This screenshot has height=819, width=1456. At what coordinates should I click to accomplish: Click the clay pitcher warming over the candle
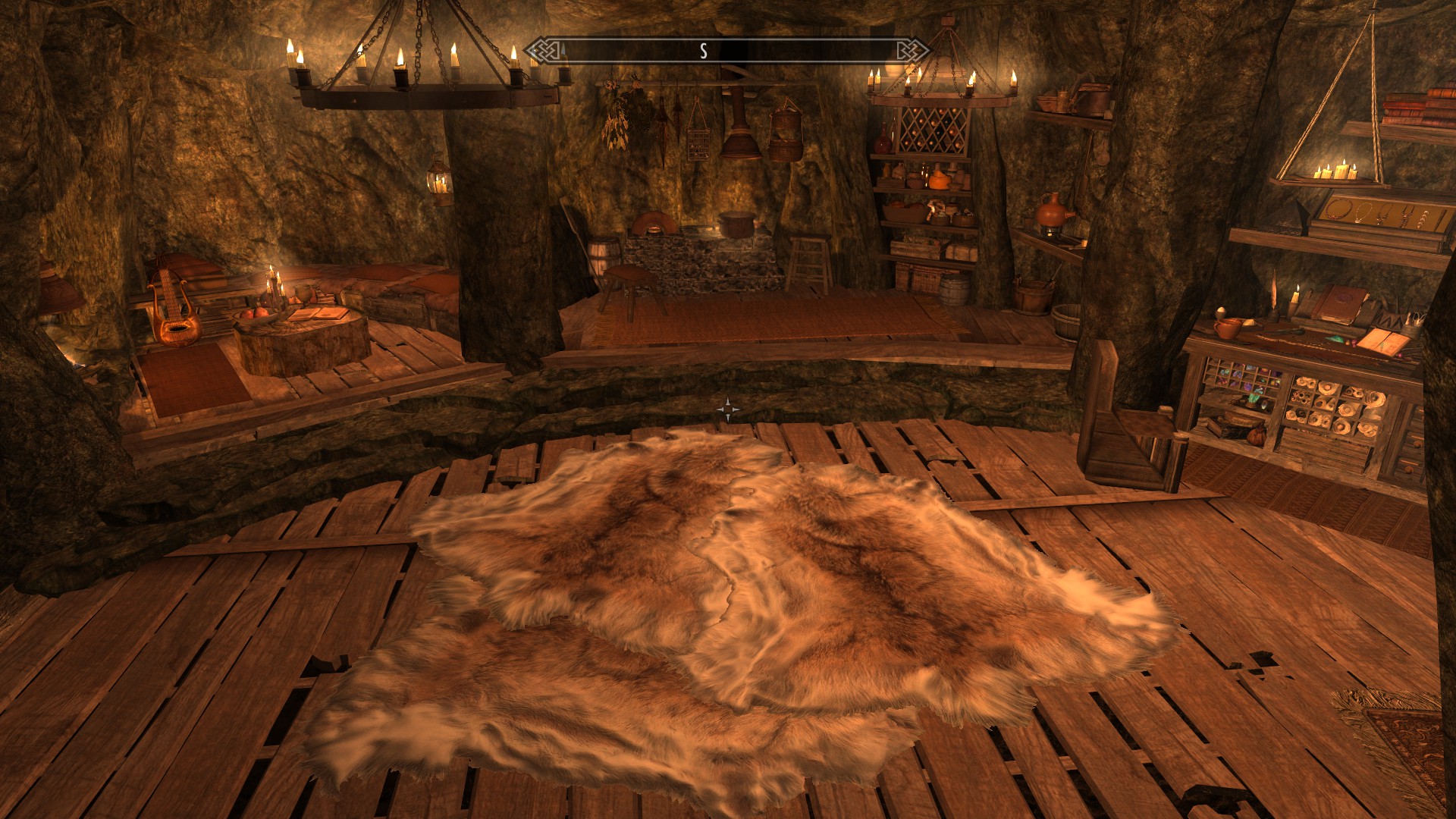[x=1053, y=212]
